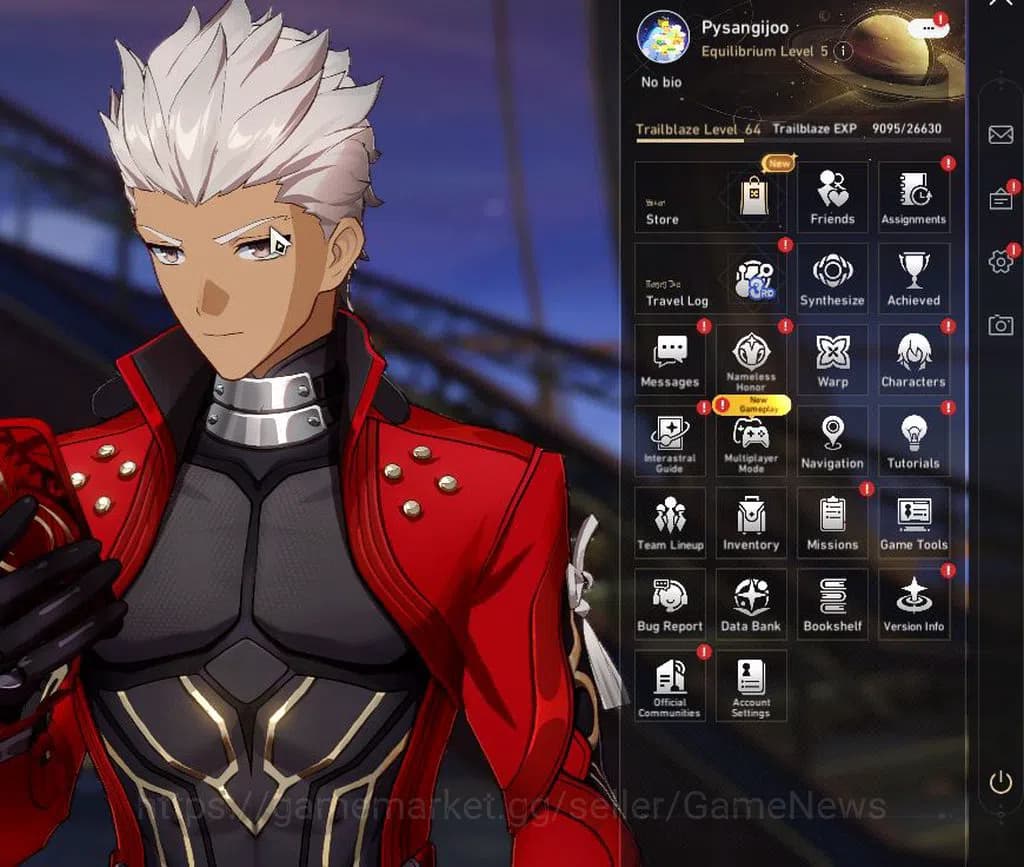Viewport: 1024px width, 867px height.
Task: View the Achieved trophy menu
Action: [x=913, y=279]
